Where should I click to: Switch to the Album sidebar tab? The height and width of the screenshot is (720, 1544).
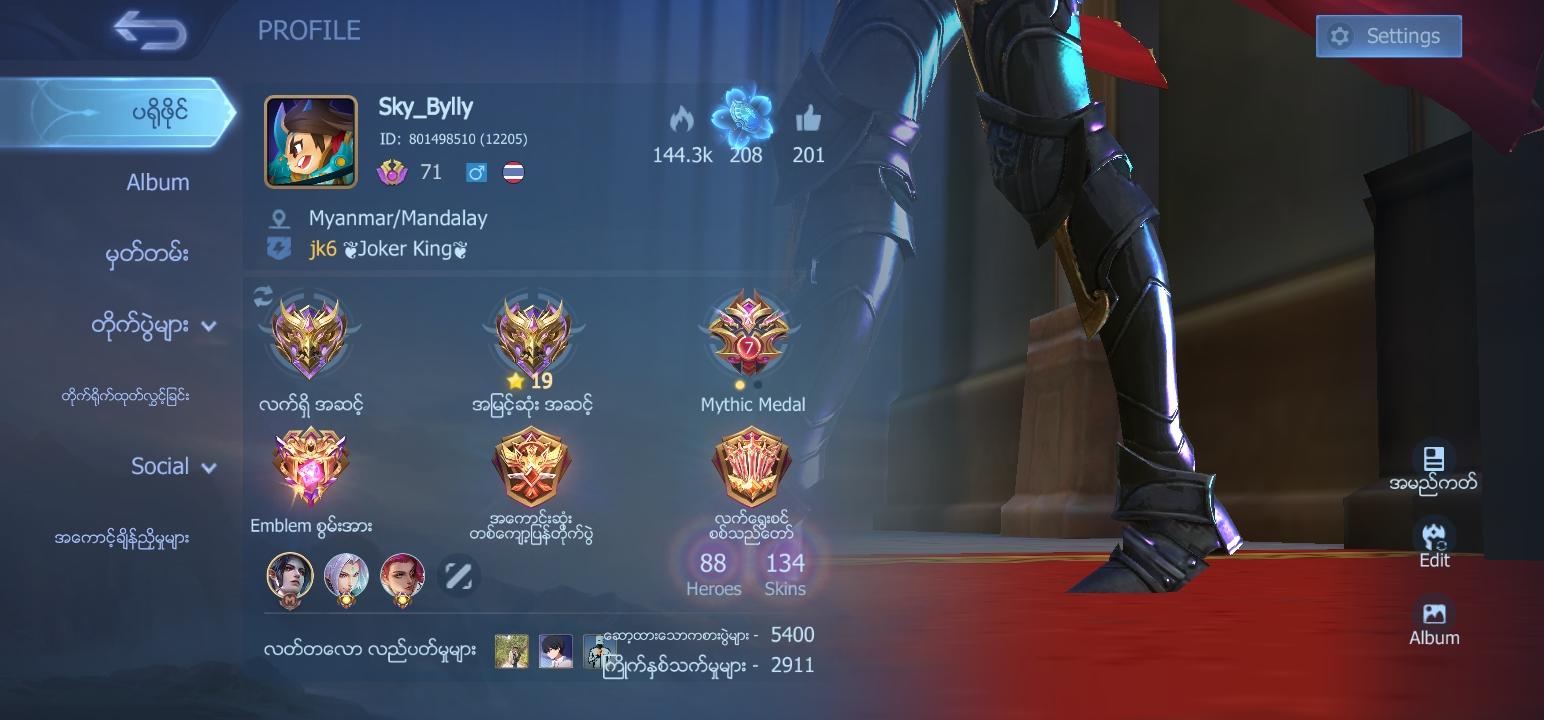point(160,182)
